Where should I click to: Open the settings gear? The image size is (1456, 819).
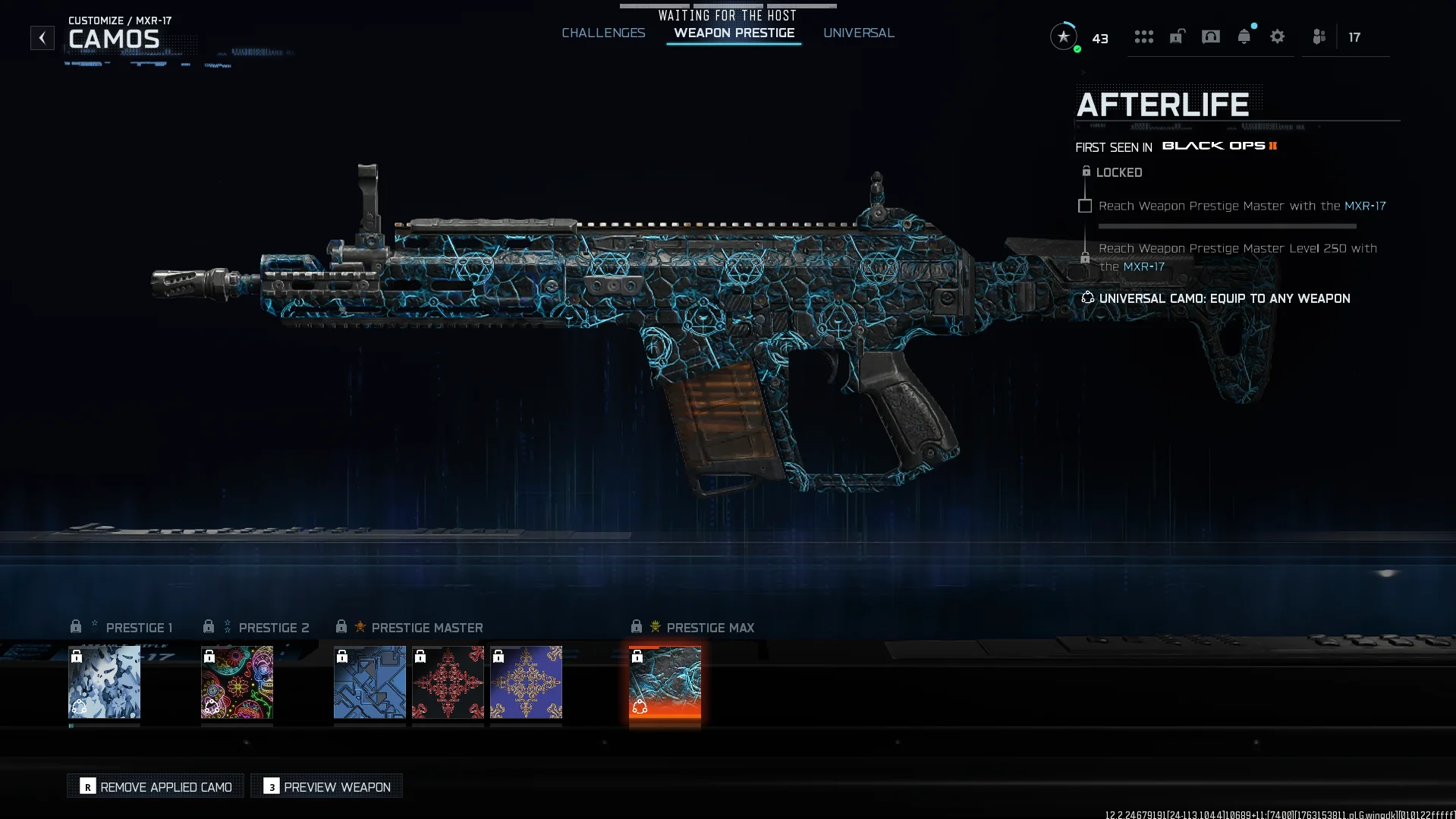click(x=1277, y=36)
